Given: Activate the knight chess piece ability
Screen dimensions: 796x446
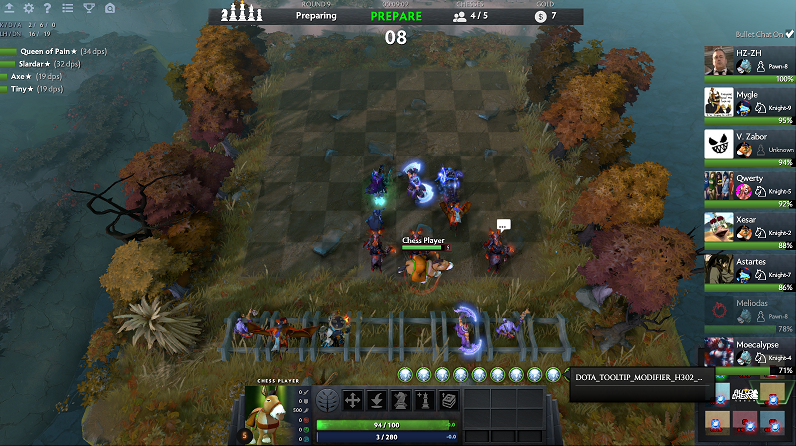Looking at the screenshot, I should coord(400,401).
